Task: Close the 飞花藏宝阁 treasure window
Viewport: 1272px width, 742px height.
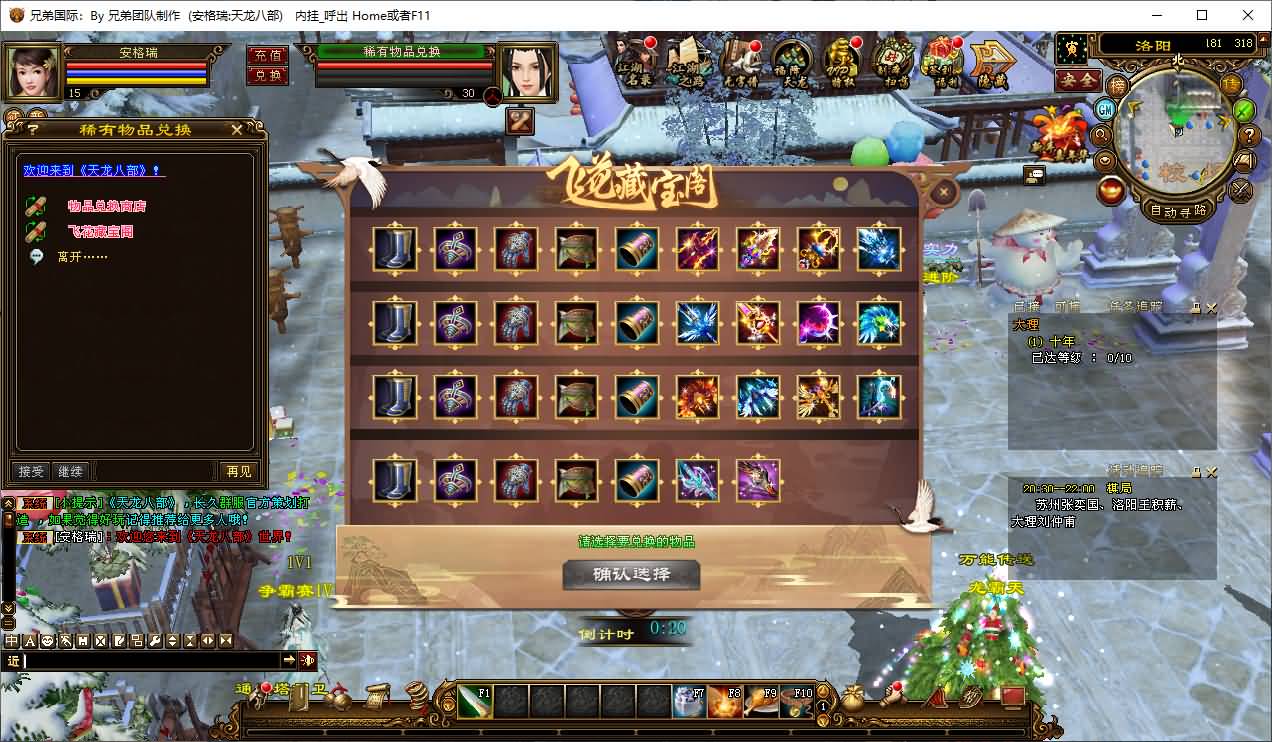Action: (943, 191)
